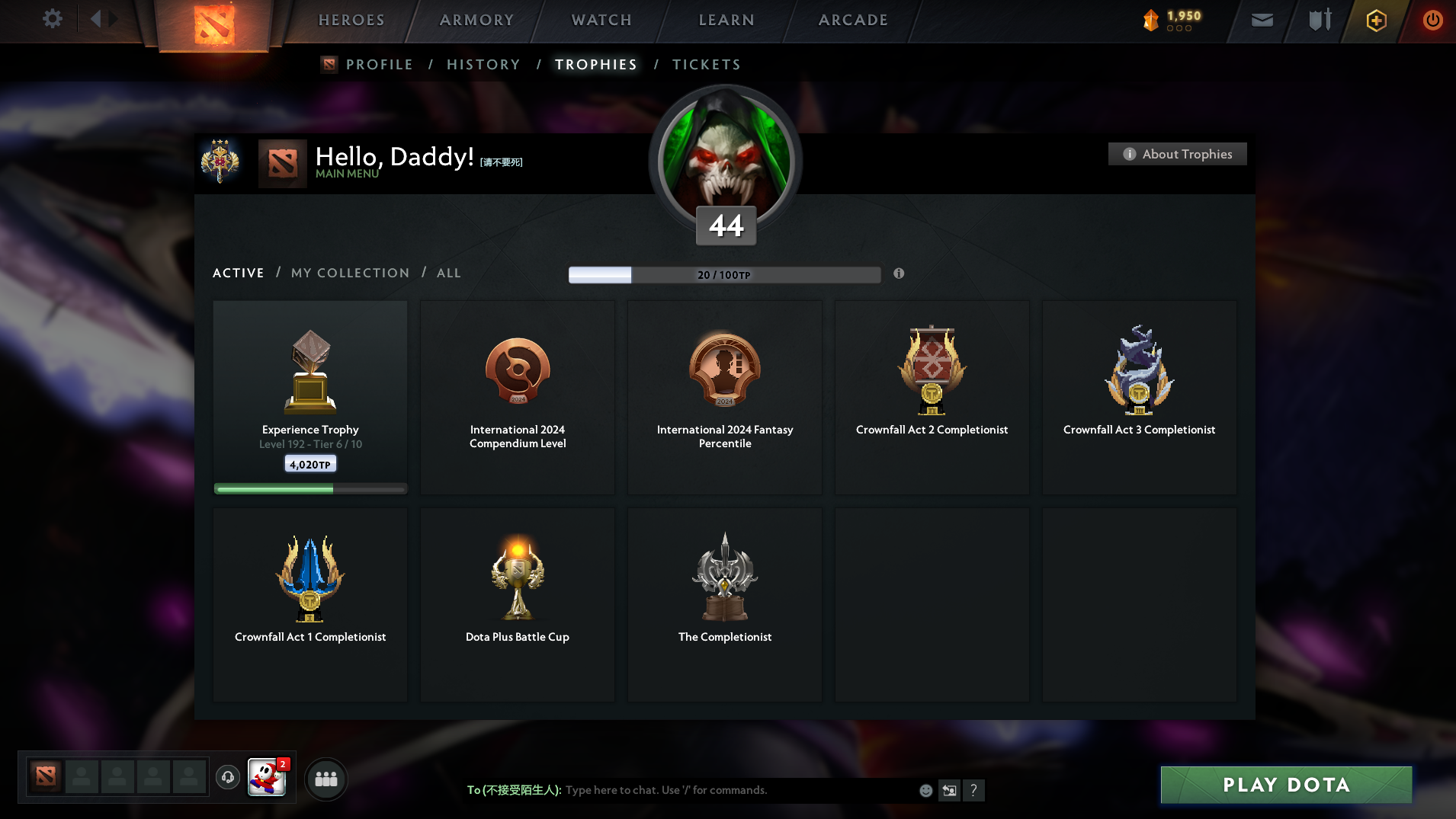Open mail notifications inbox
The image size is (1456, 819).
[x=1261, y=19]
